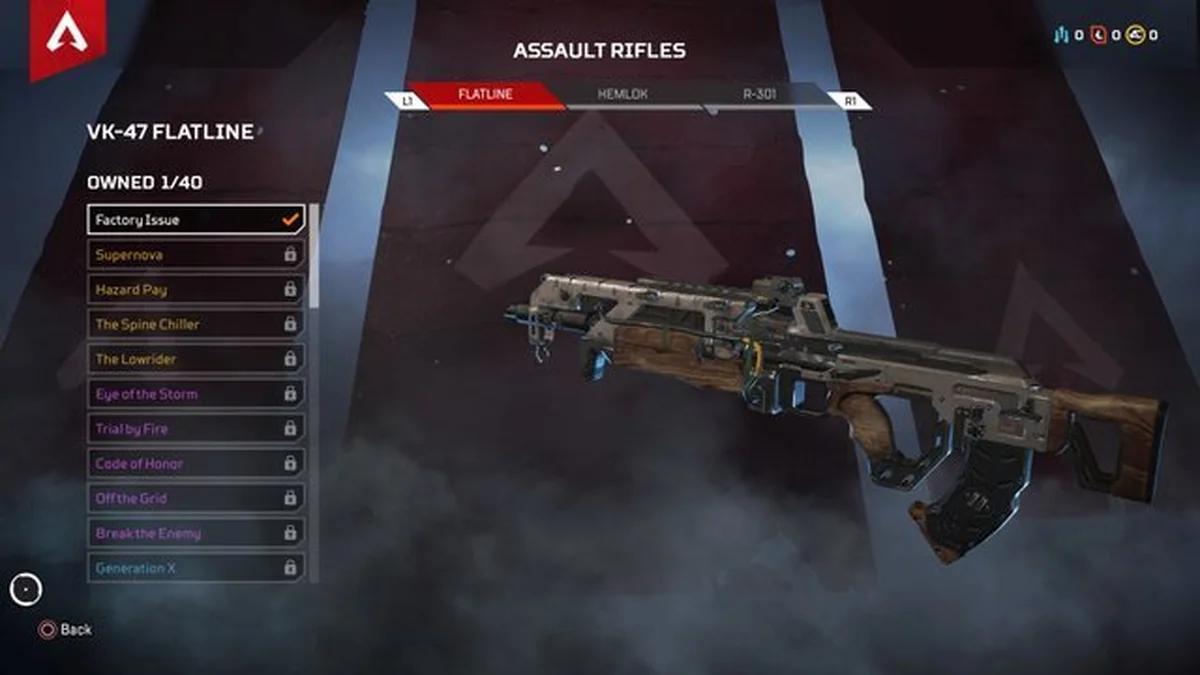Choose the Eye of the Storm skin
1200x675 pixels.
(x=196, y=394)
